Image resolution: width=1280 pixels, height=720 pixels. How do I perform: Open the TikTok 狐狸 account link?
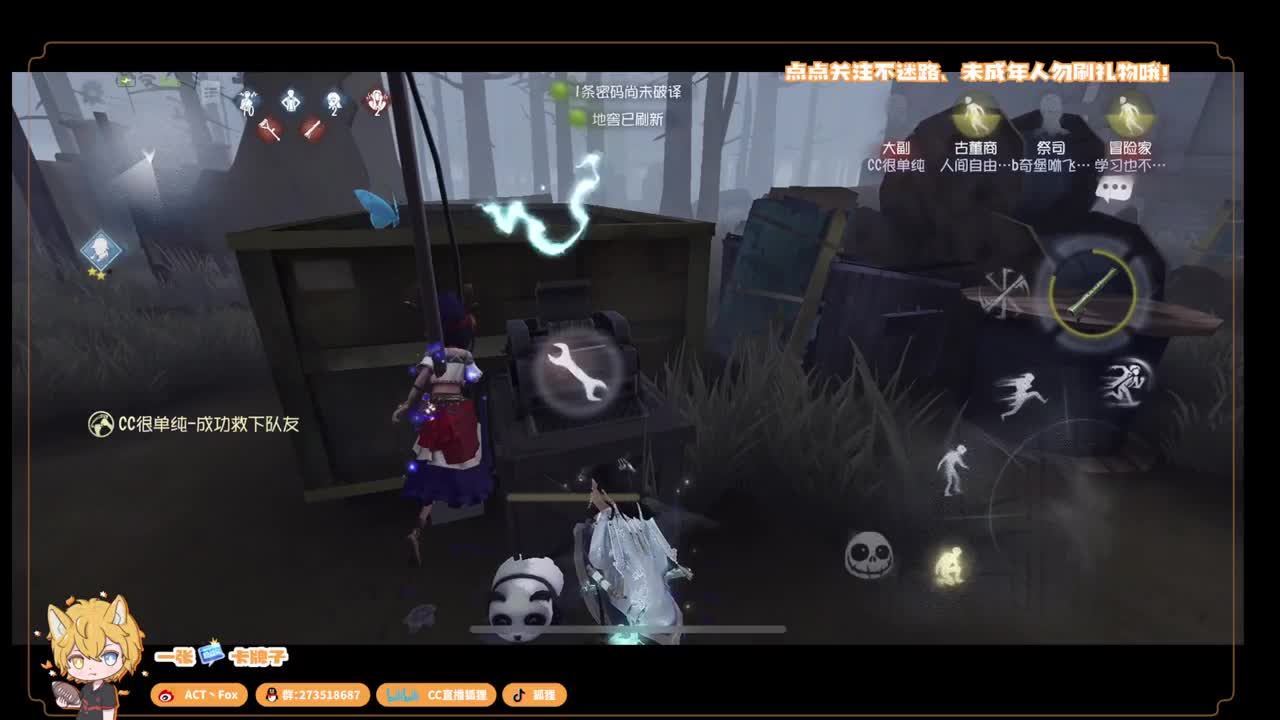click(x=535, y=695)
